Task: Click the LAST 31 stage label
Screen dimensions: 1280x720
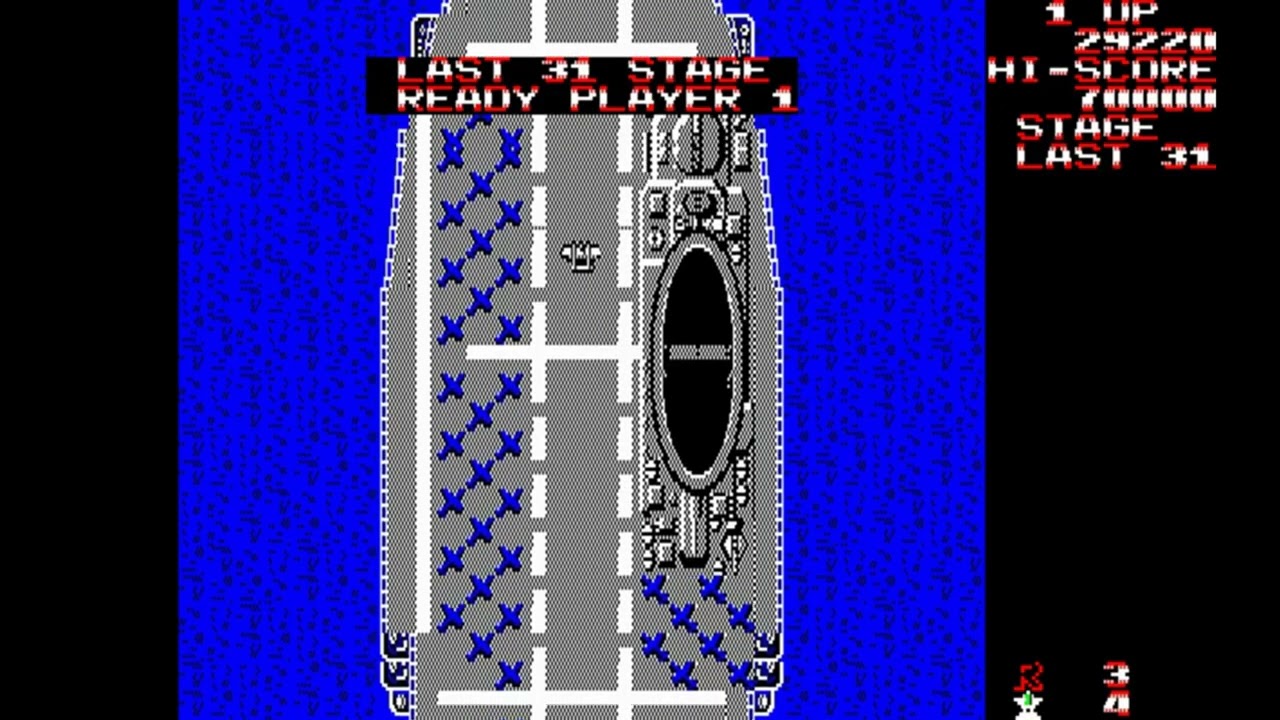Action: [1113, 157]
